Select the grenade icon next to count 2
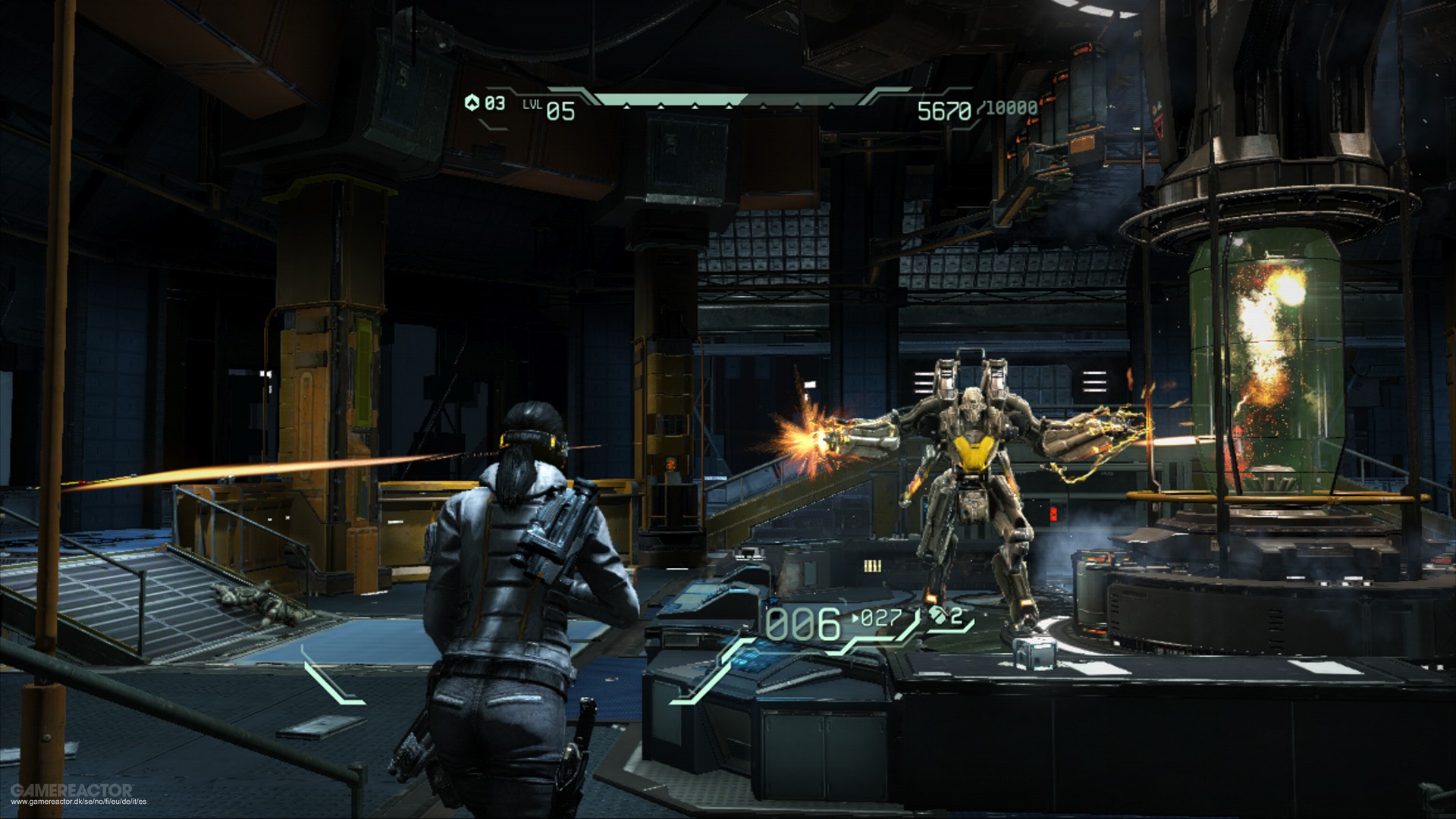 939,617
